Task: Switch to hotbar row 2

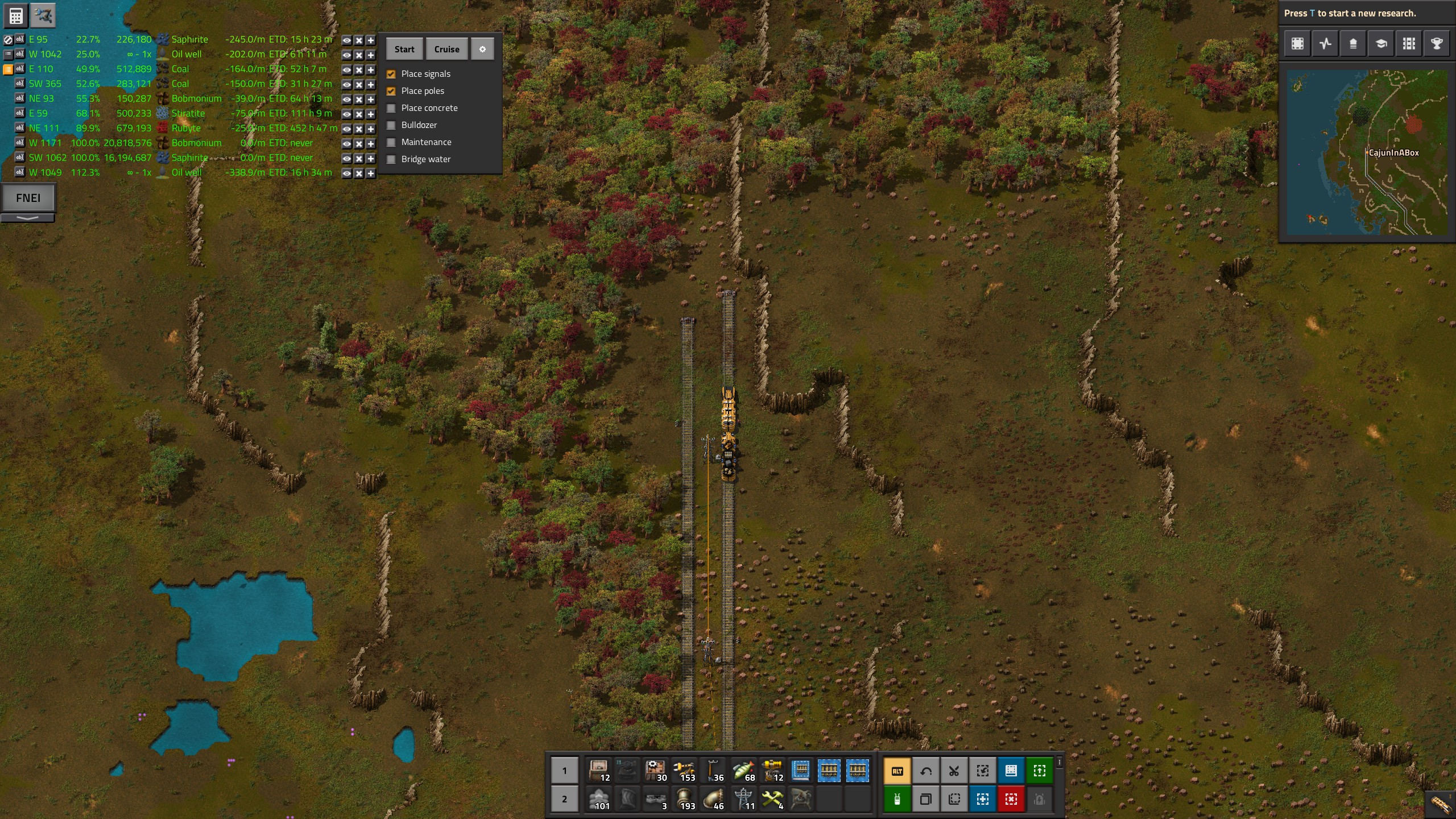Action: 564,799
